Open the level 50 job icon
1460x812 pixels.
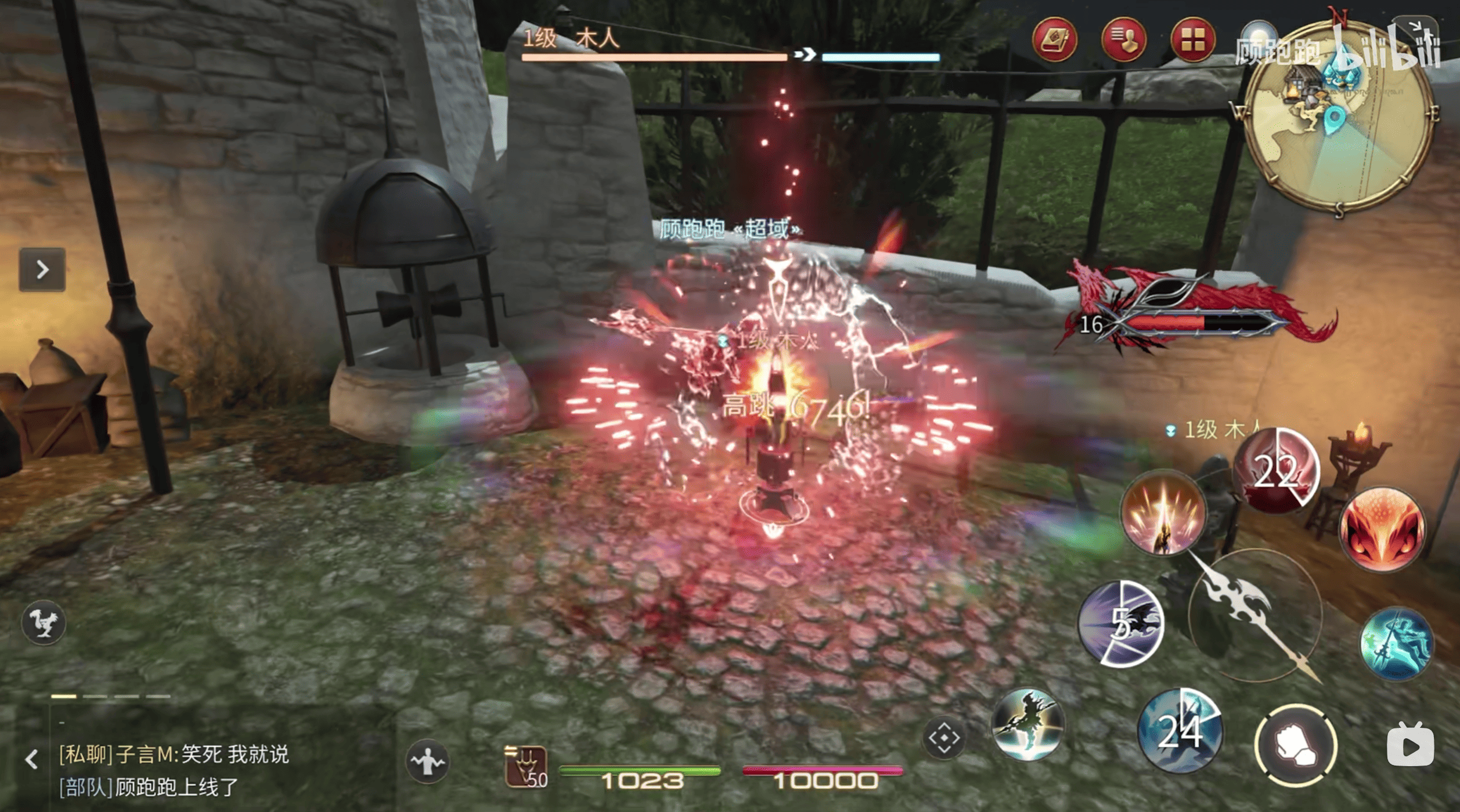pyautogui.click(x=526, y=767)
